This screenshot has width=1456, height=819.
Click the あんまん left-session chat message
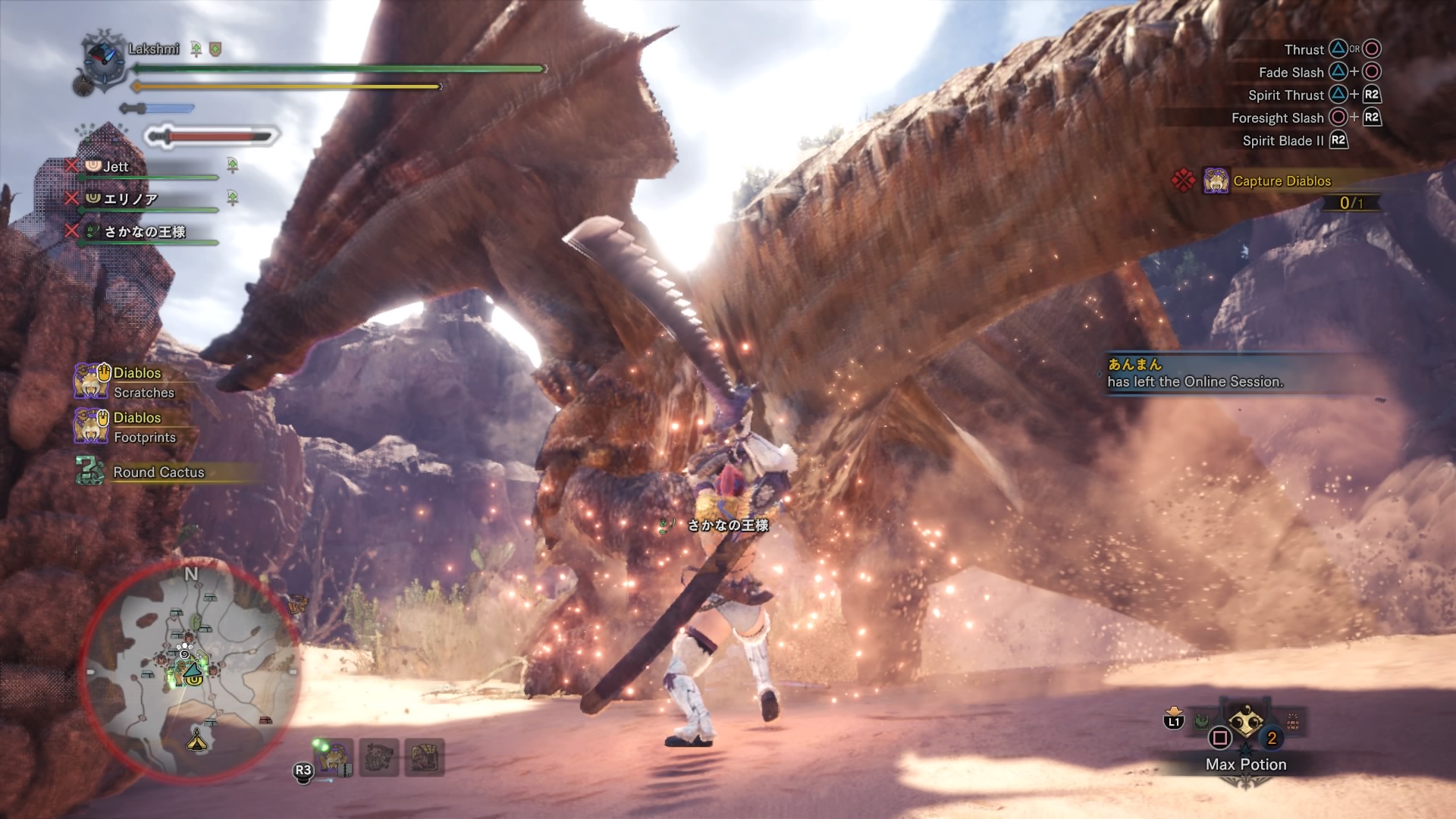tap(1195, 373)
